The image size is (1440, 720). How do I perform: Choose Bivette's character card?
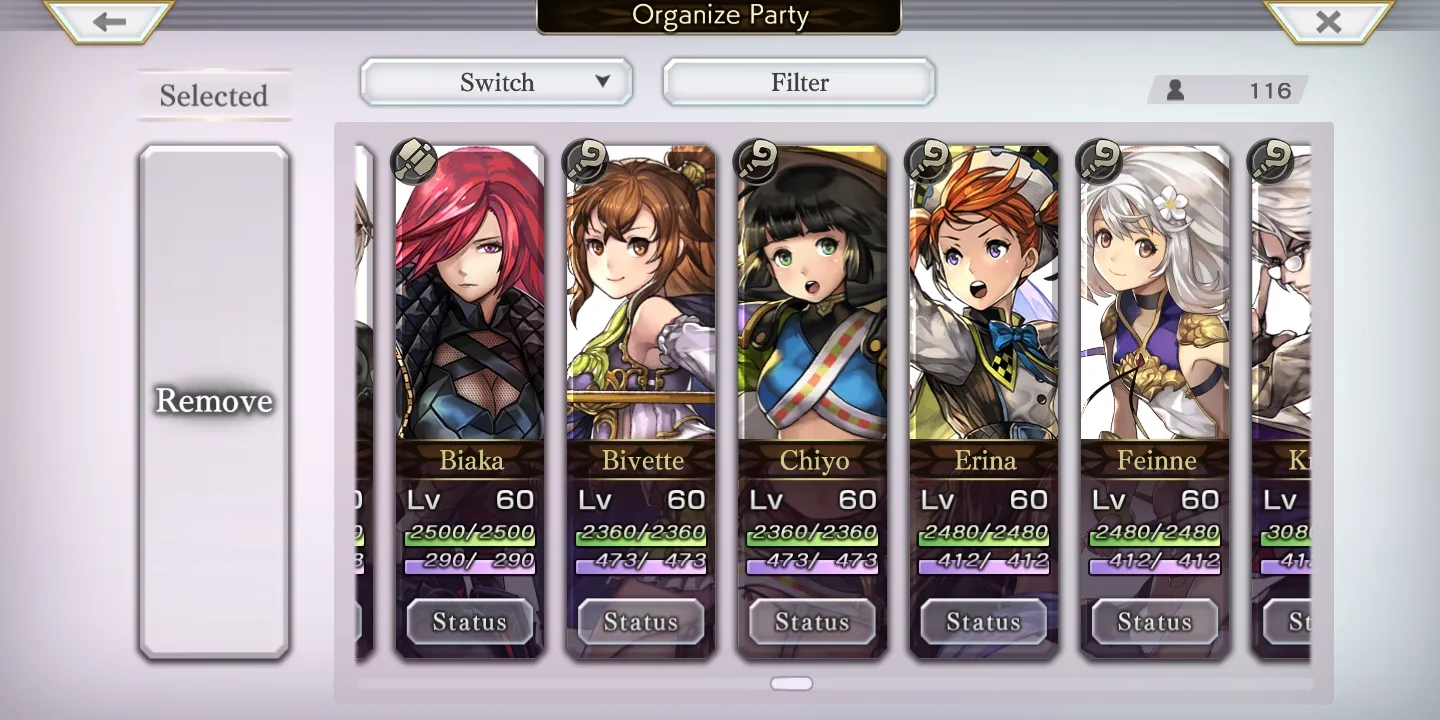click(x=641, y=300)
